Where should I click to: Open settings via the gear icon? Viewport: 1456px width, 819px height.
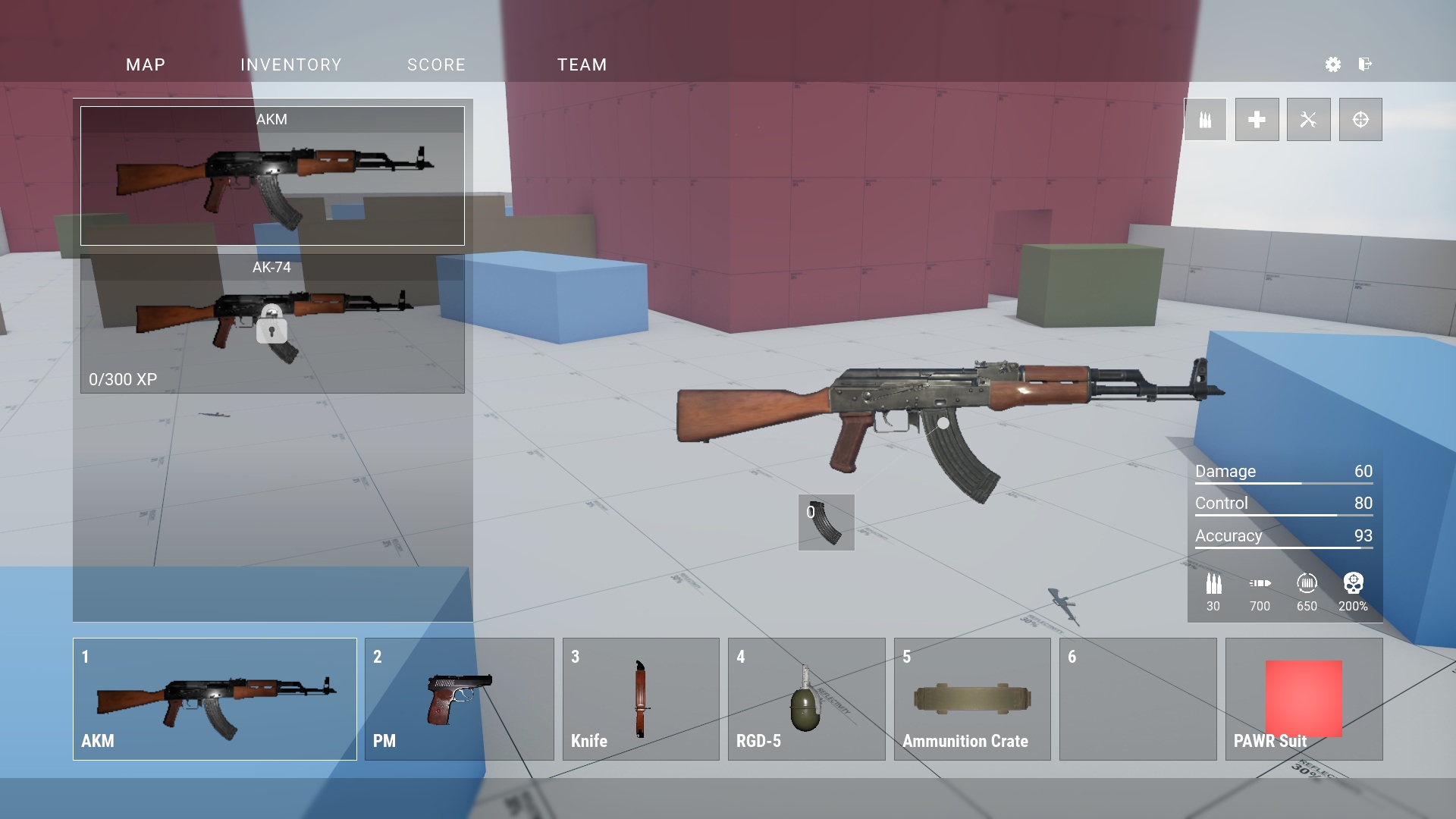point(1332,64)
